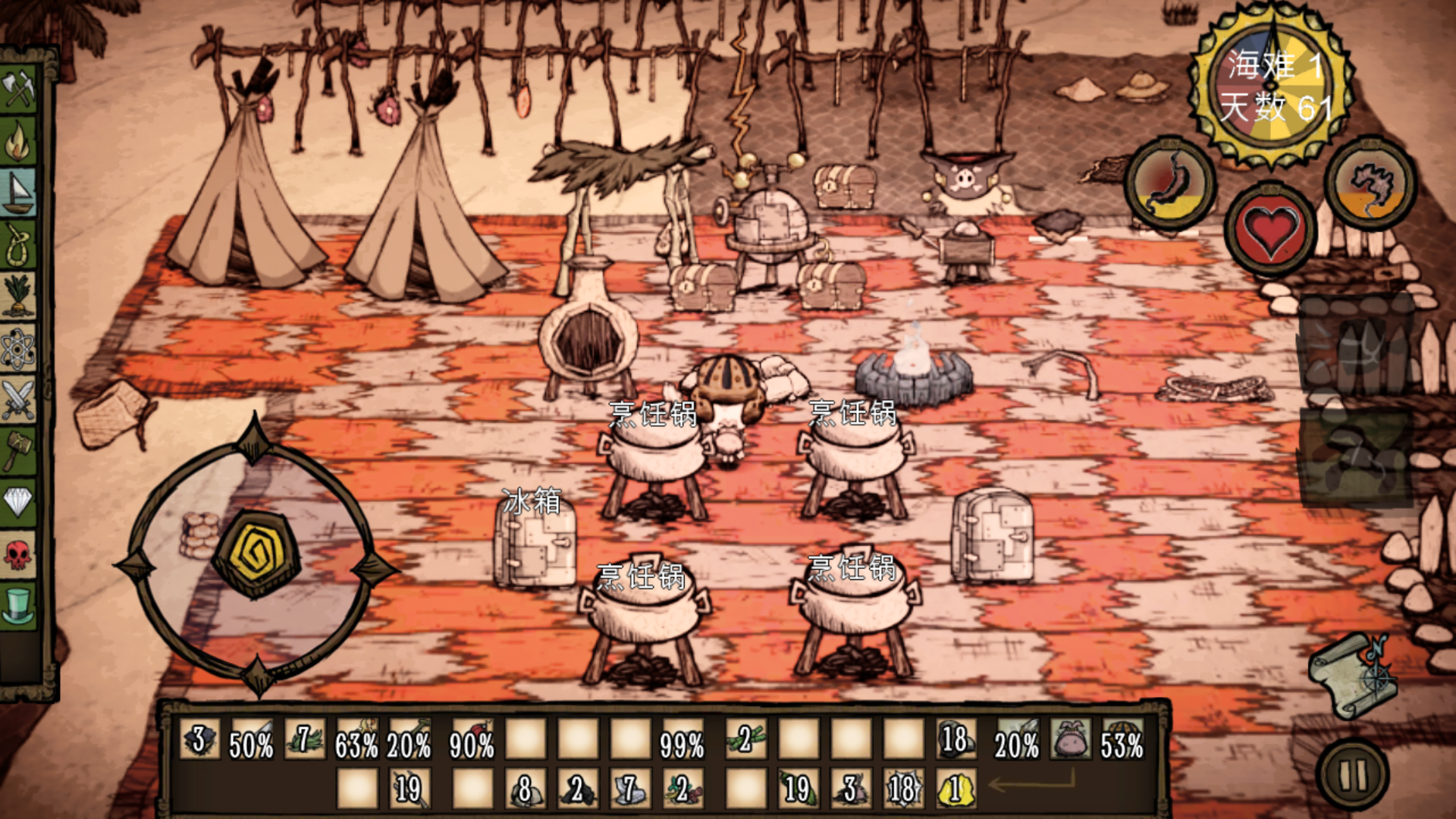Open the diamond Refine crafting tab

pyautogui.click(x=19, y=501)
